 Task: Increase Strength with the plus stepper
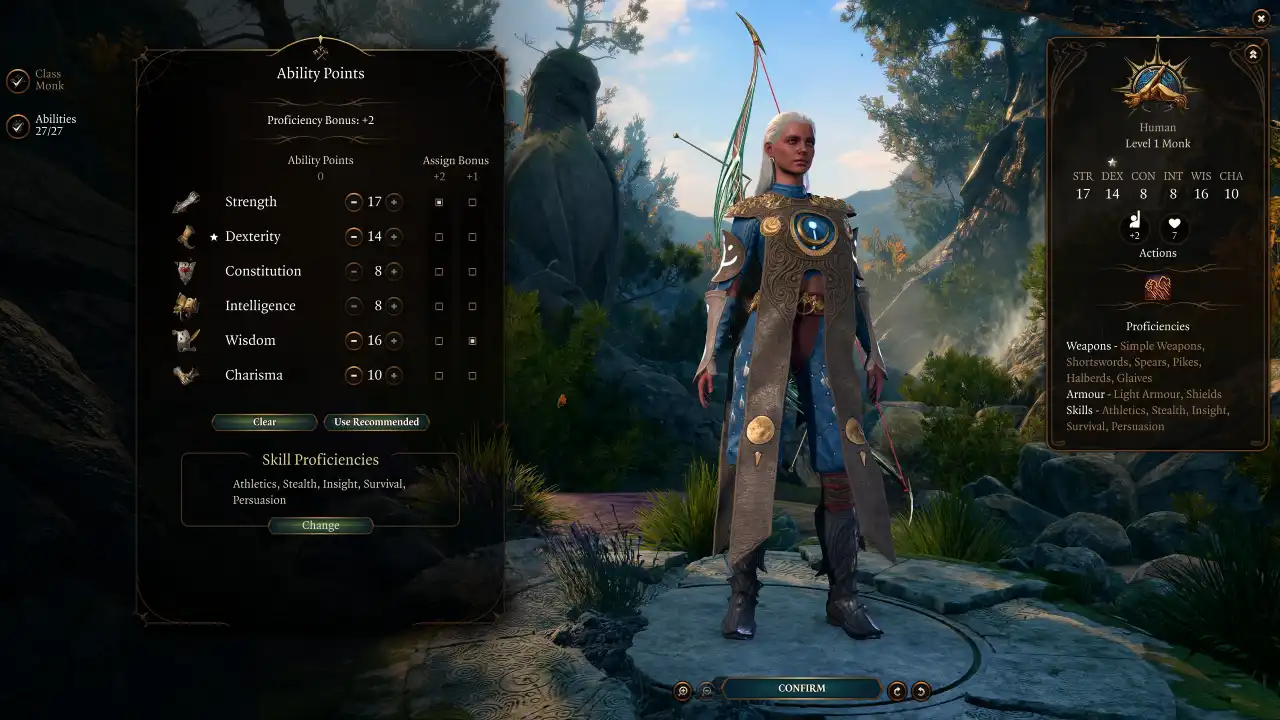pos(394,202)
